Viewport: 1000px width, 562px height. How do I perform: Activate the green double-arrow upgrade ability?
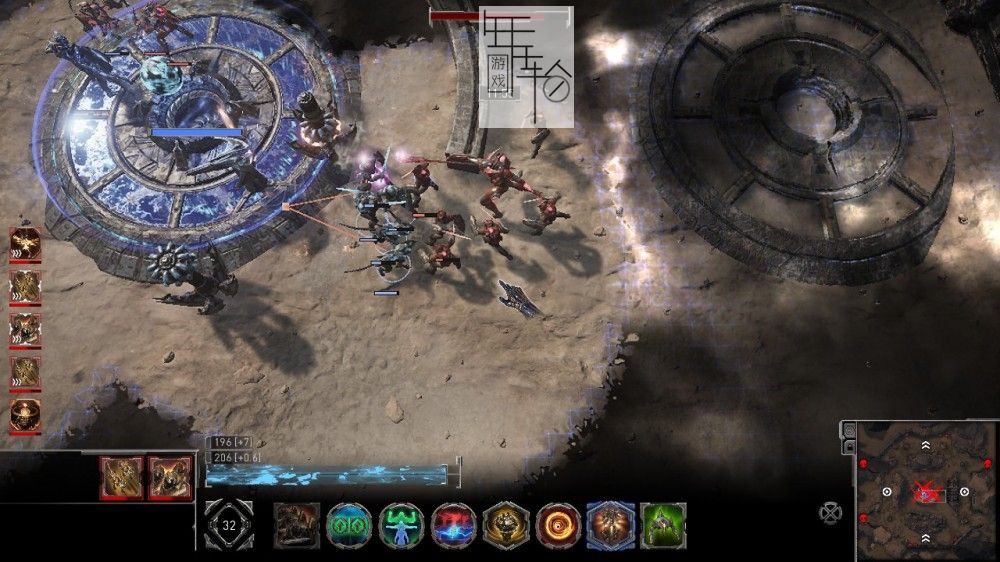349,525
